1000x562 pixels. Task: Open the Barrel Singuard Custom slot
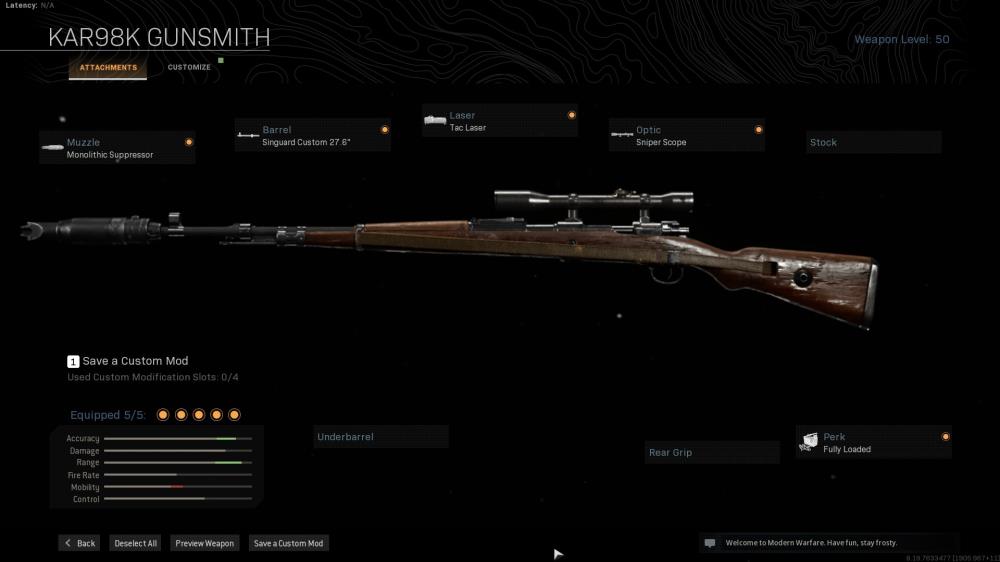point(312,136)
